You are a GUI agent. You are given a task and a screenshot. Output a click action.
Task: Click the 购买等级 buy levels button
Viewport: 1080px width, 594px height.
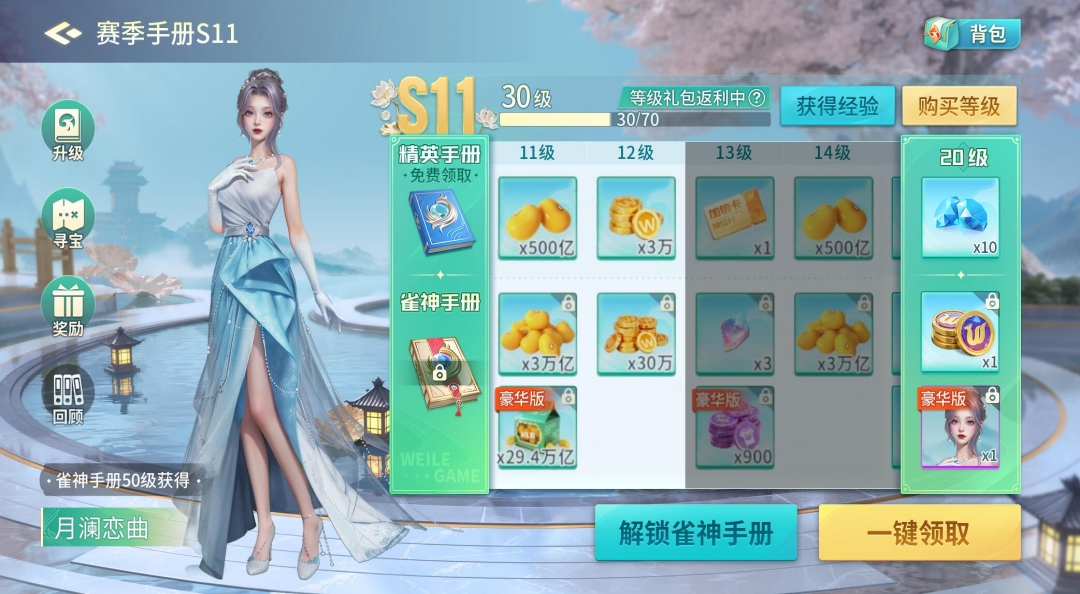pyautogui.click(x=959, y=106)
